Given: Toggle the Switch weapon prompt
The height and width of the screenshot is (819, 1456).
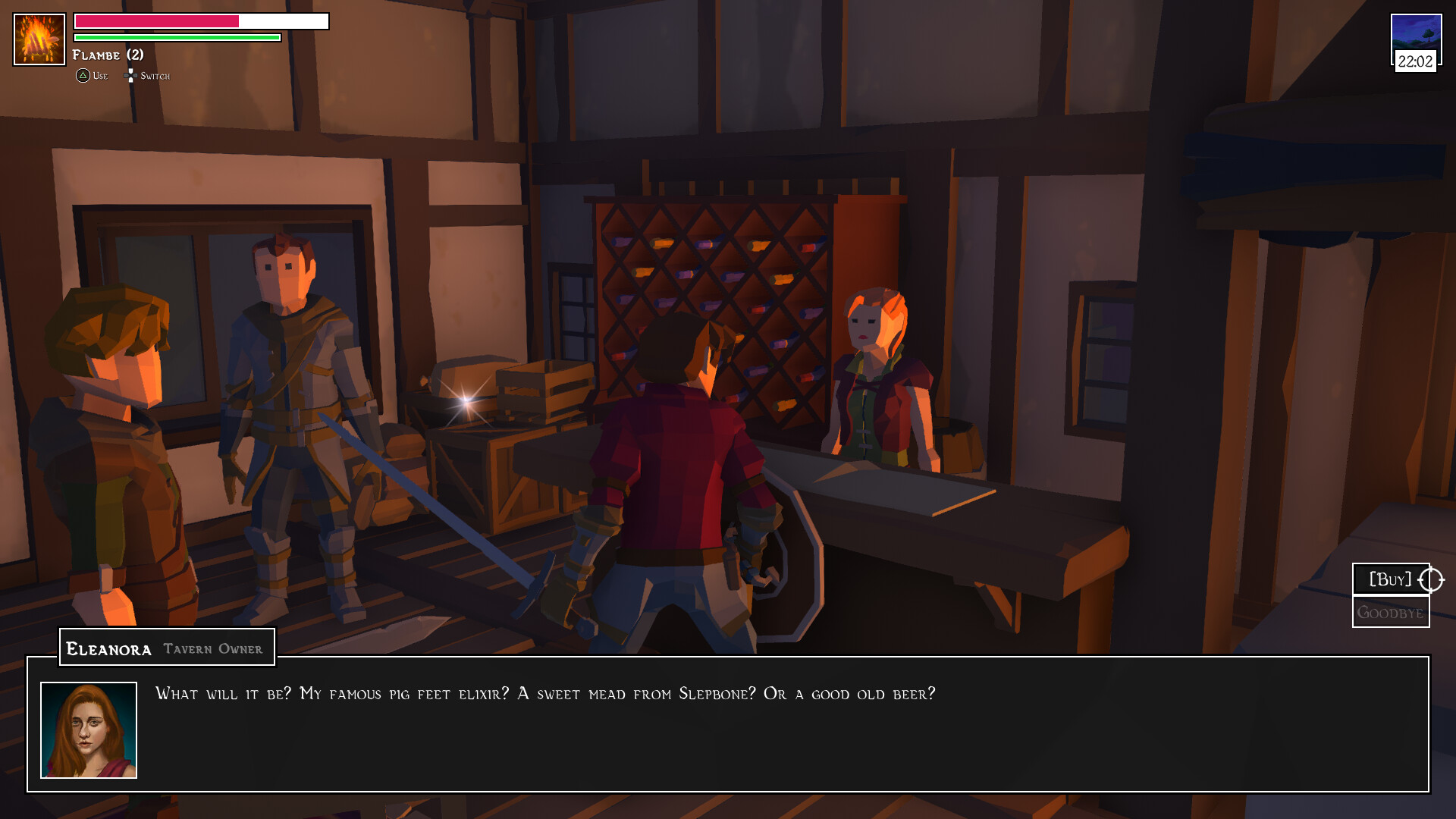Looking at the screenshot, I should (x=148, y=75).
